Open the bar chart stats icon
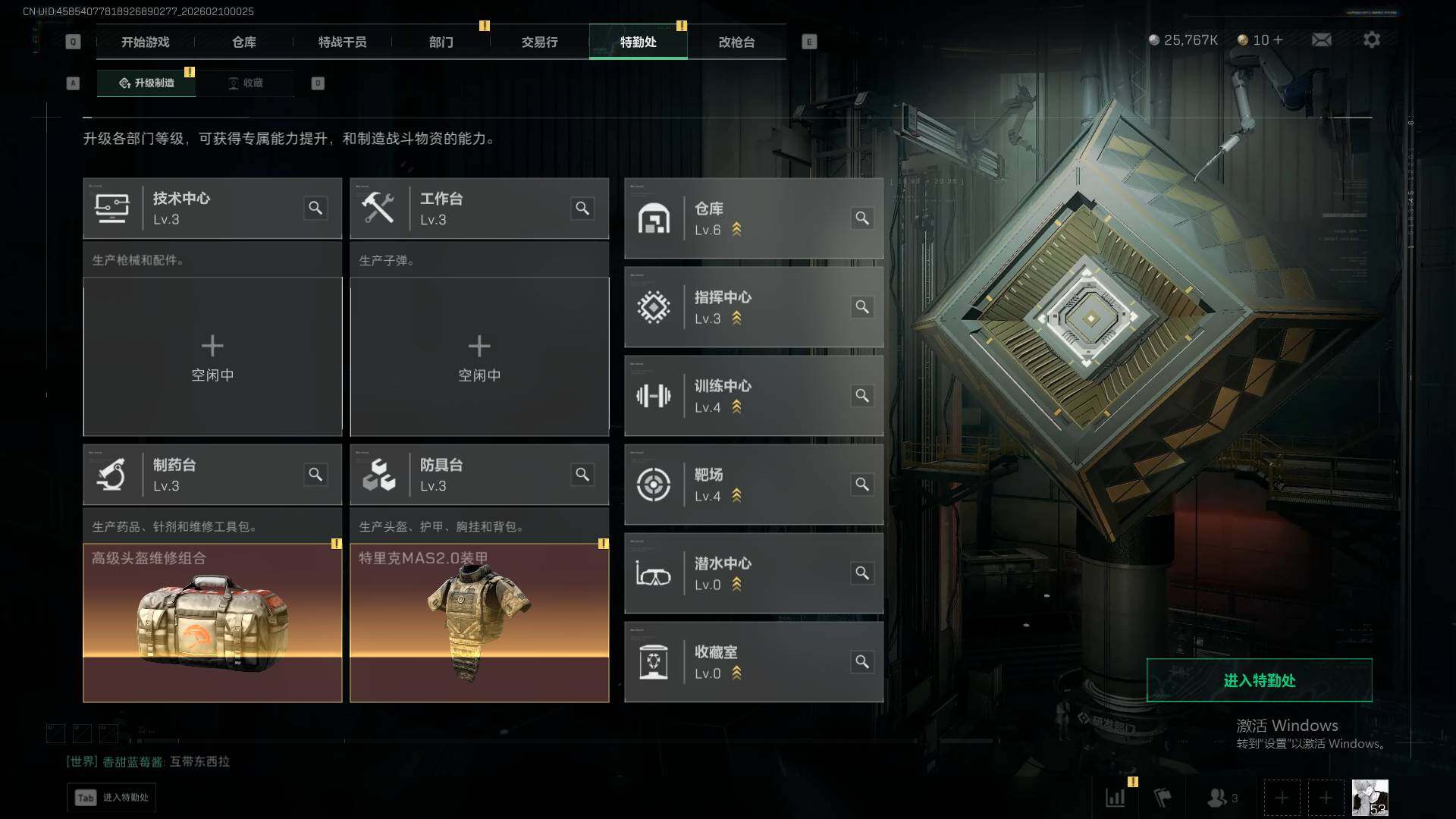 pyautogui.click(x=1116, y=798)
